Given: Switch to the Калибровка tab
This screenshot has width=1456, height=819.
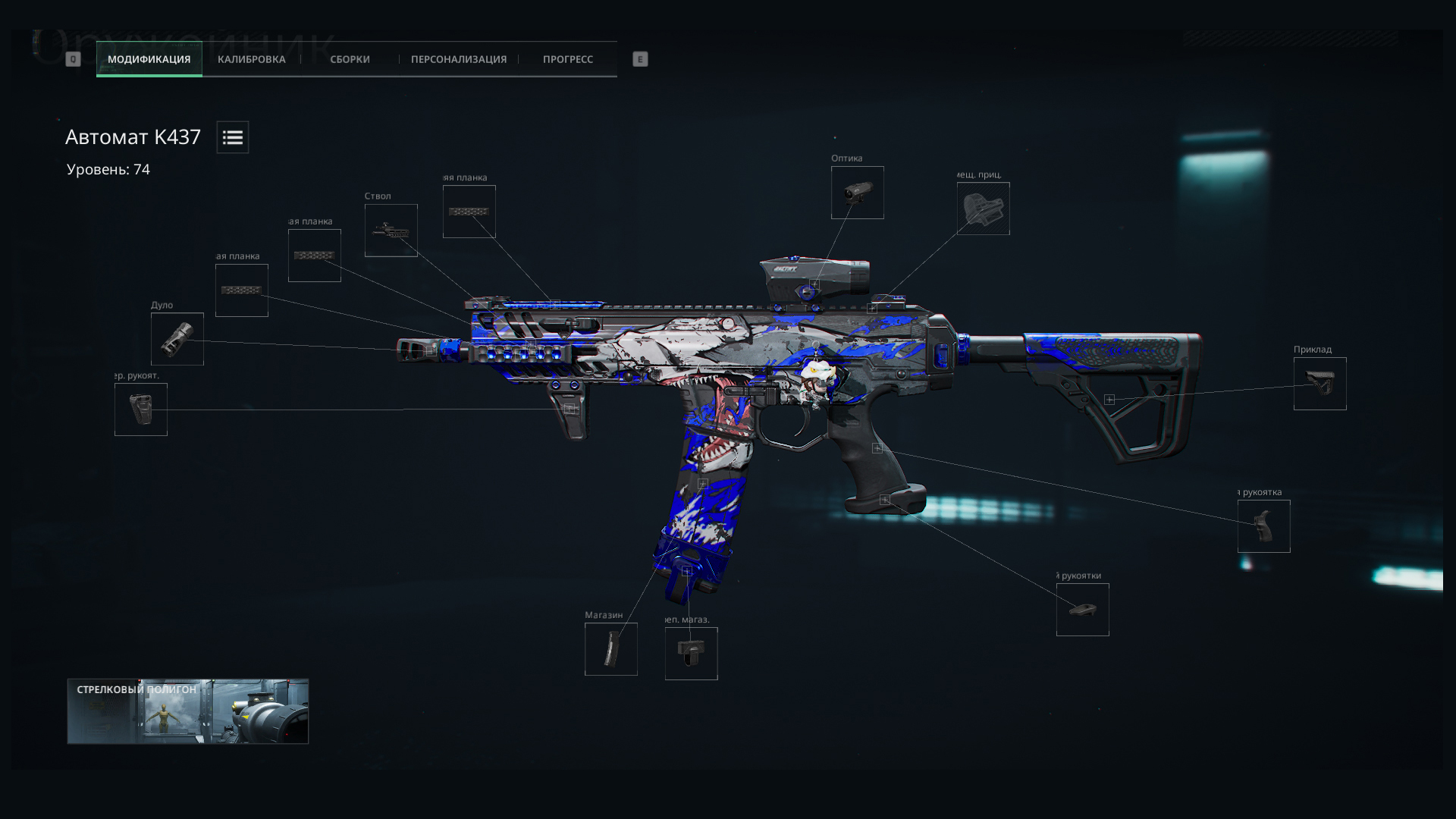Looking at the screenshot, I should coord(251,59).
